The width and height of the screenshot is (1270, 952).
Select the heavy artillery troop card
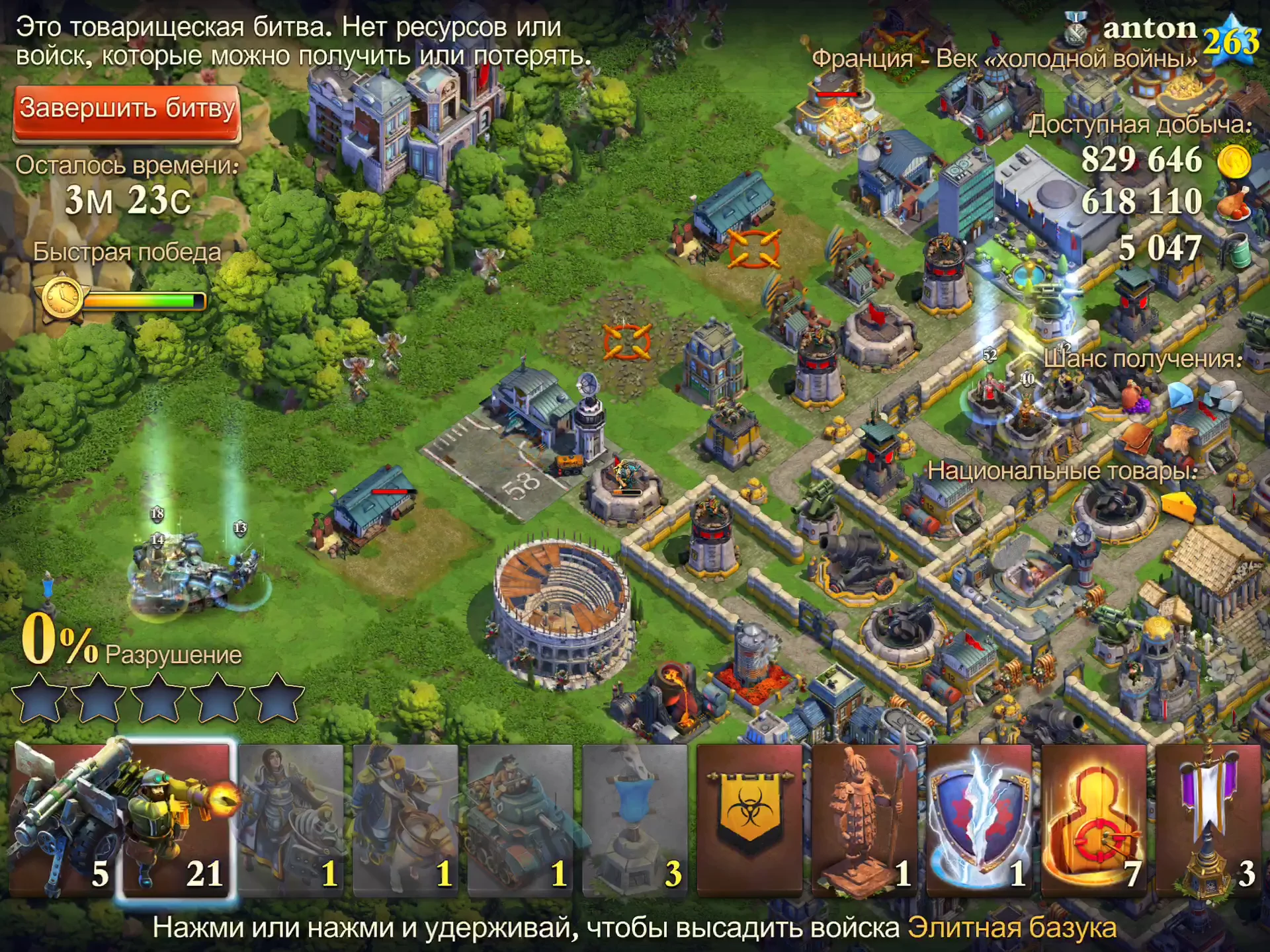63,820
